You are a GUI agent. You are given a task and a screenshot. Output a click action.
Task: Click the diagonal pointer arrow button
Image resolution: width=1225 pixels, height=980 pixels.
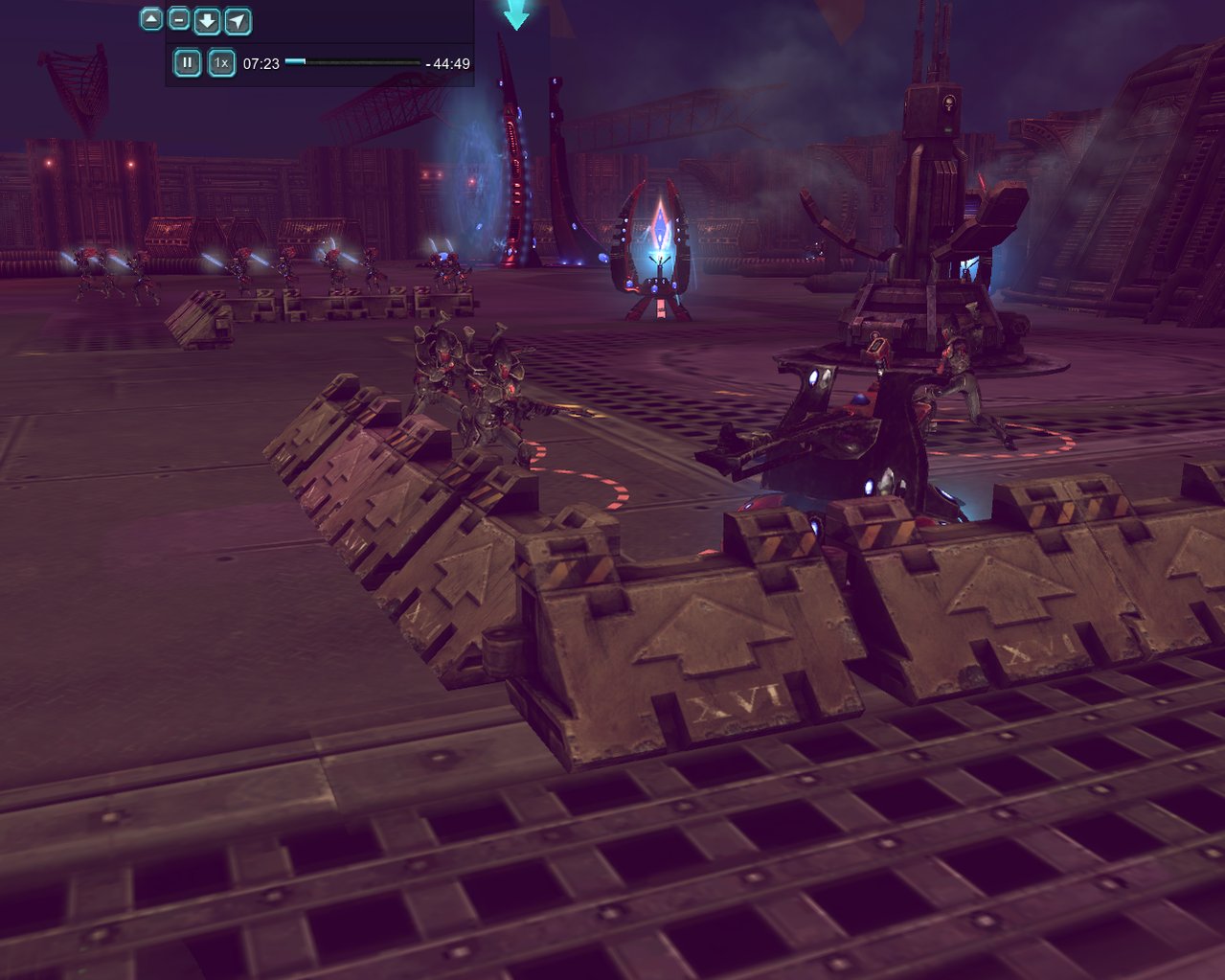[x=238, y=20]
